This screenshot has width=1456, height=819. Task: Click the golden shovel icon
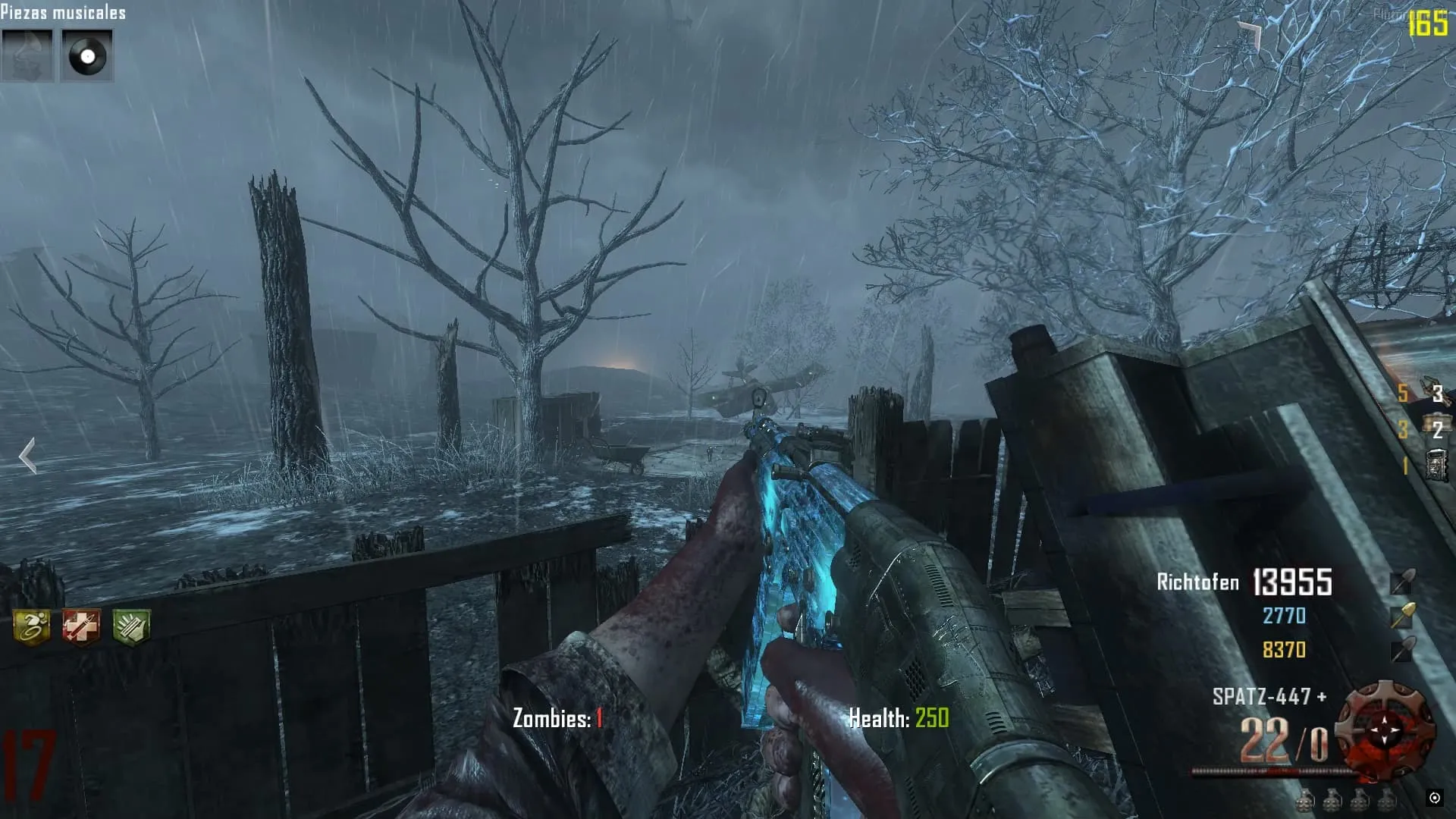coord(1402,616)
